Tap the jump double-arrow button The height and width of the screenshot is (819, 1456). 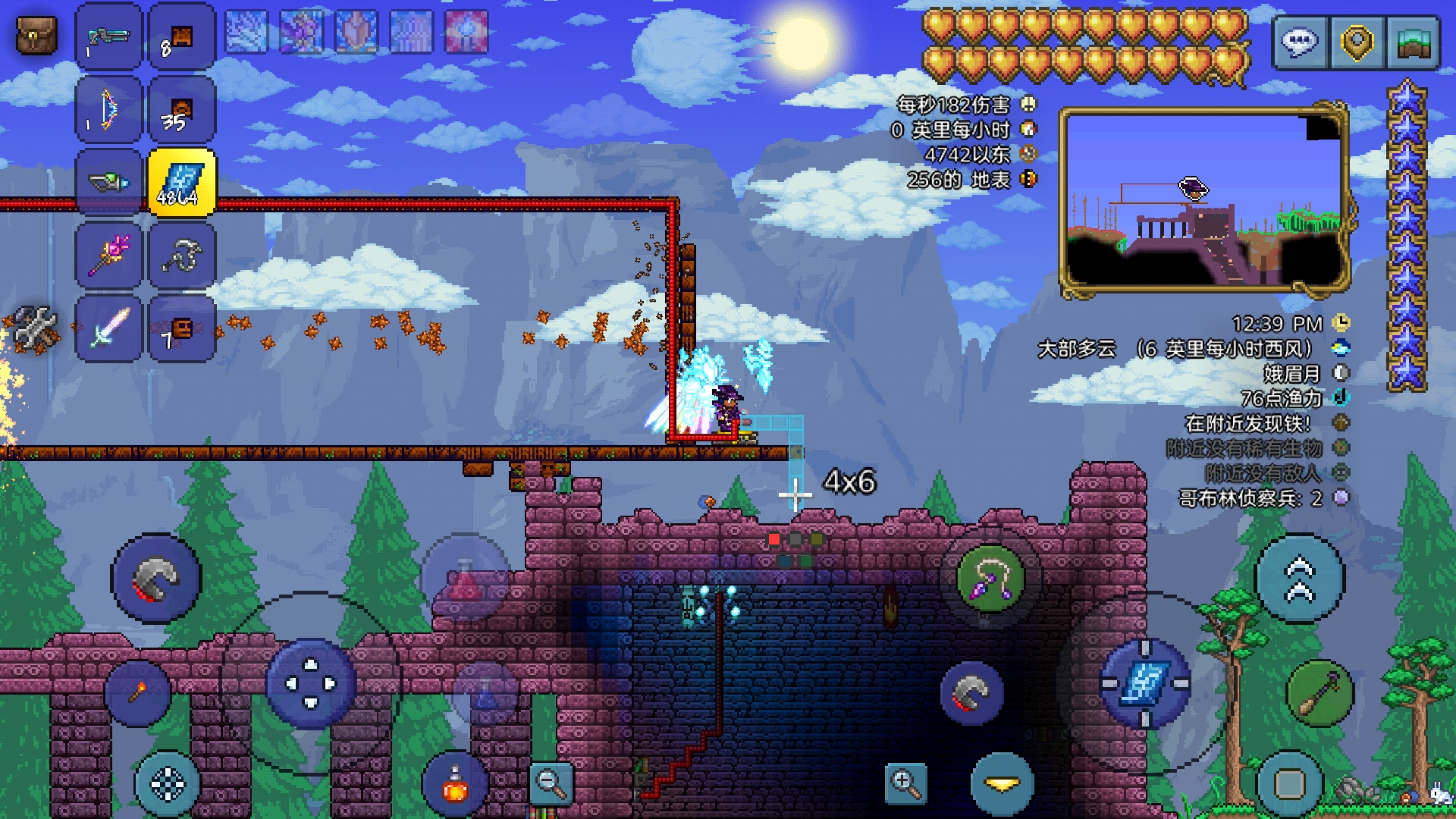click(1300, 579)
